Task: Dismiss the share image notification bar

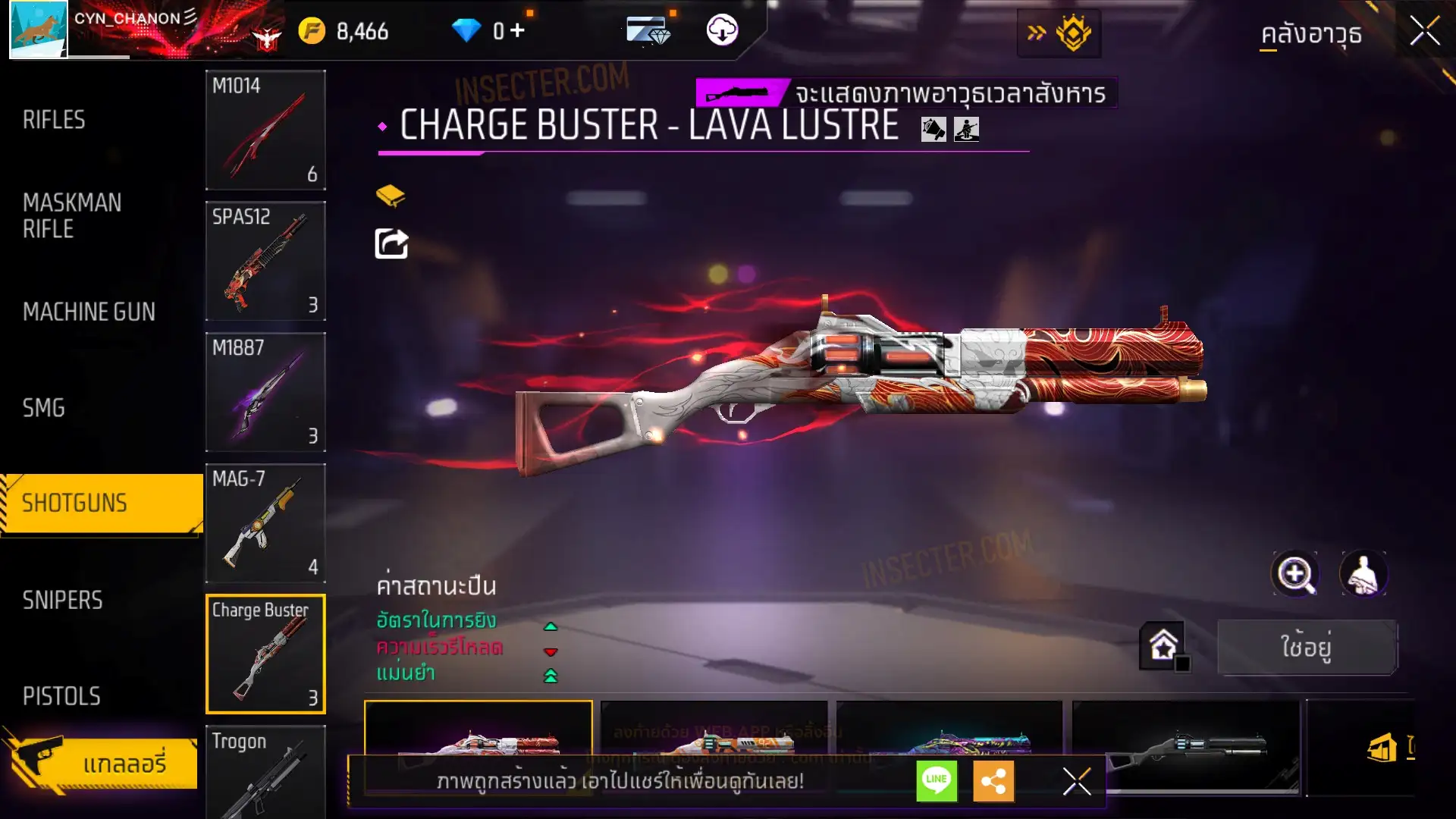Action: (1076, 781)
